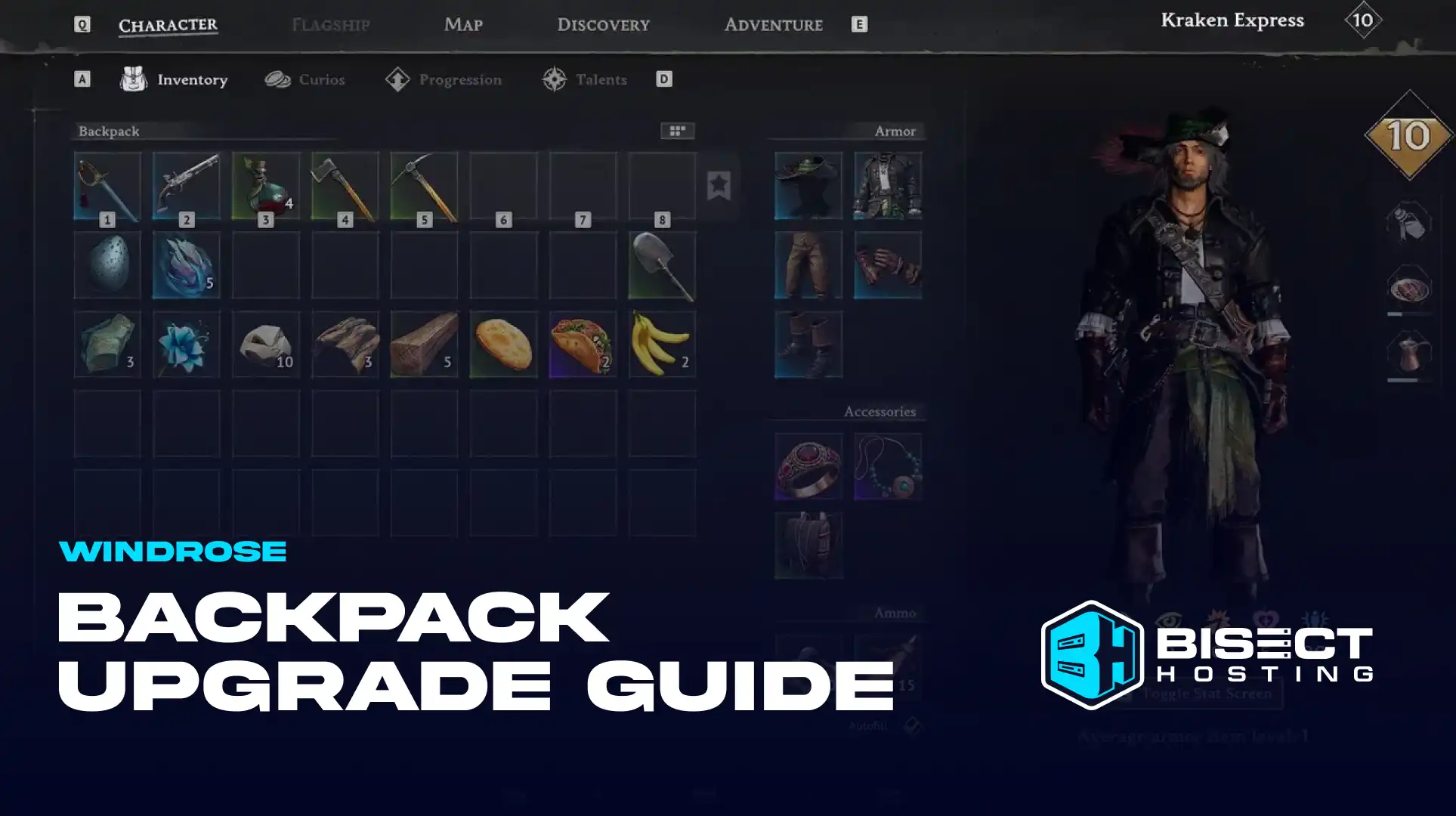
Task: Open the Discovery tab
Action: 602,24
